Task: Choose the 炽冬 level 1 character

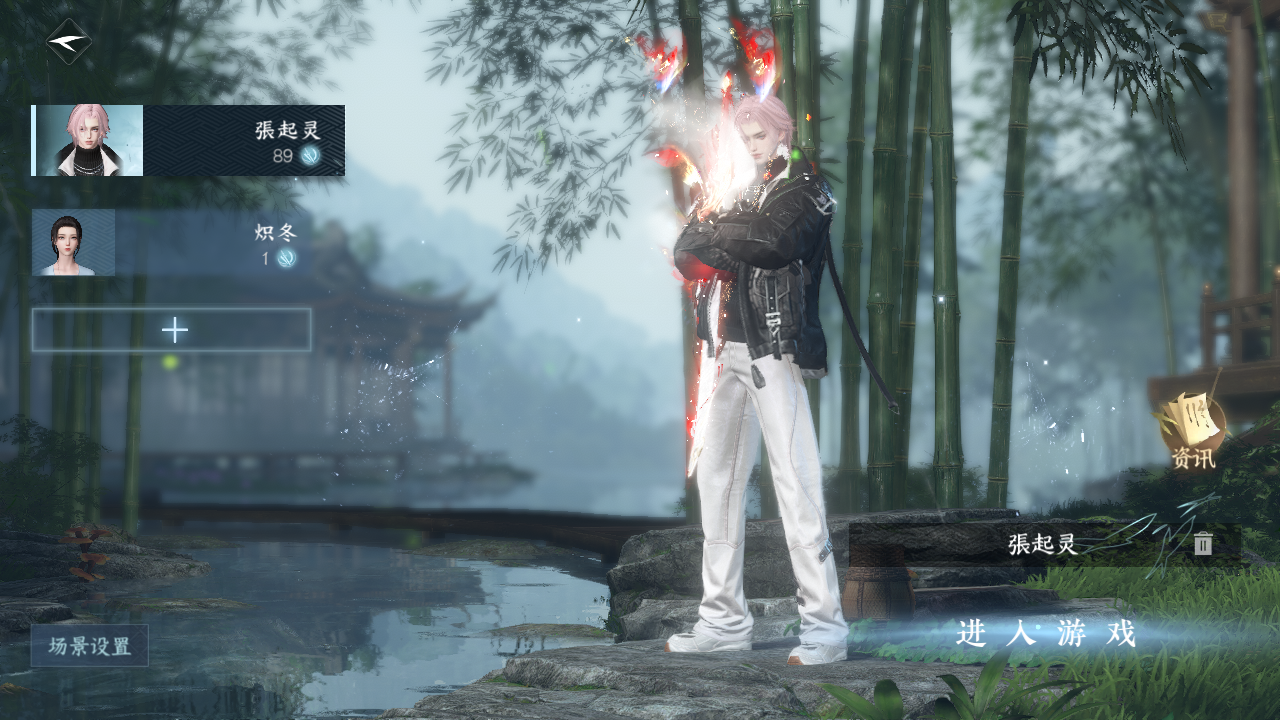Action: click(x=172, y=243)
